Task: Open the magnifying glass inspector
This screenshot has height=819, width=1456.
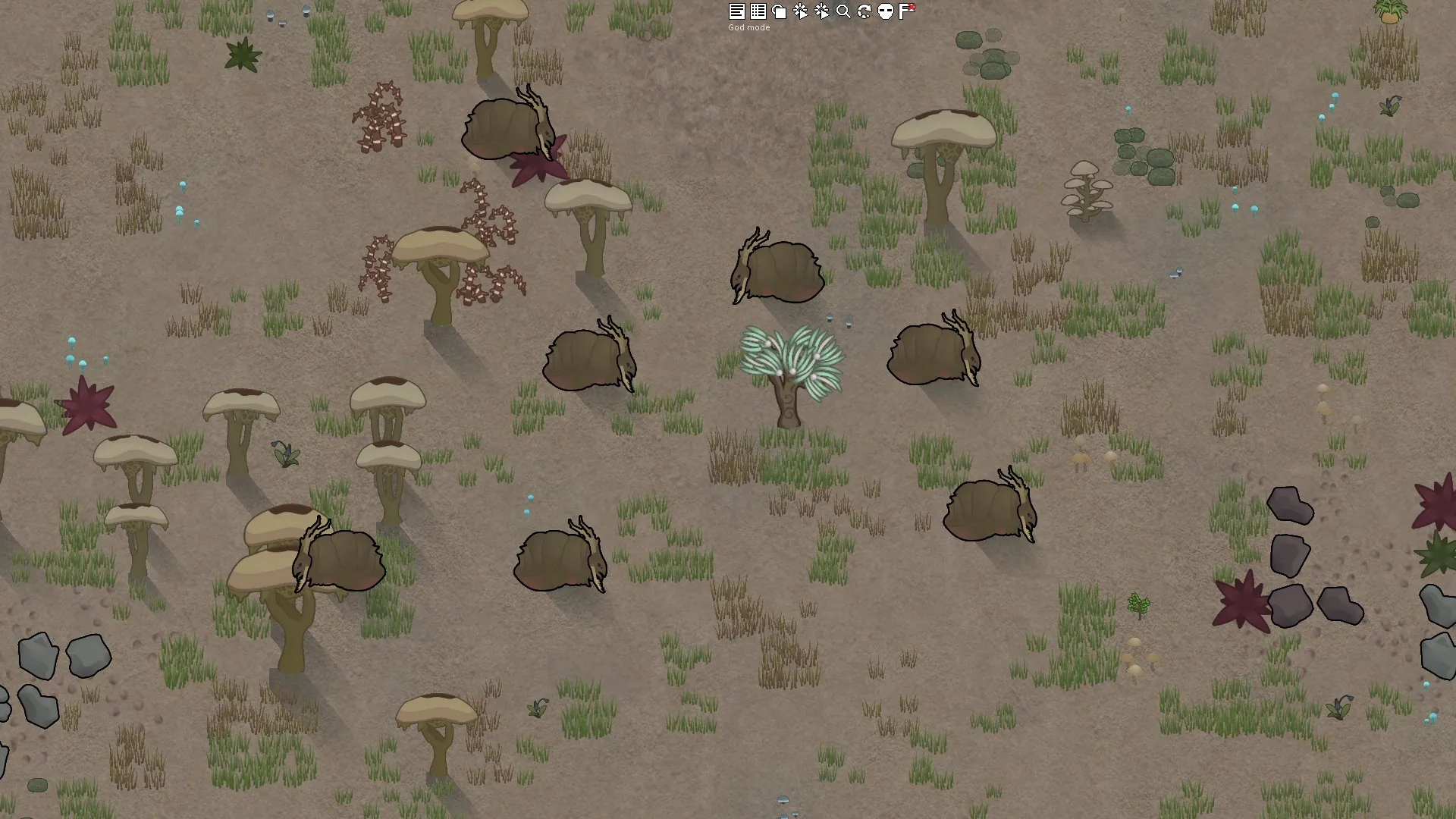Action: point(843,11)
